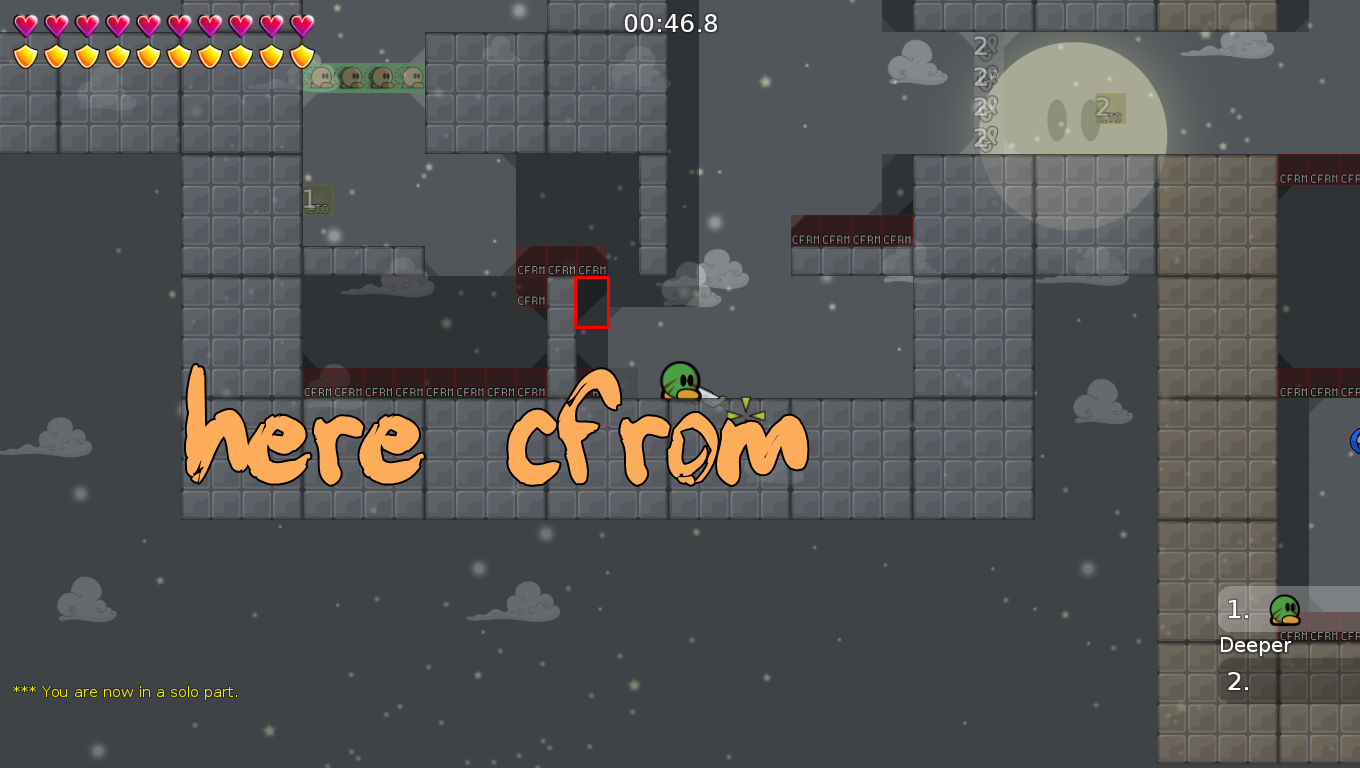Click the topmost '2' name tag in the spectator column
The width and height of the screenshot is (1360, 768).
click(981, 44)
